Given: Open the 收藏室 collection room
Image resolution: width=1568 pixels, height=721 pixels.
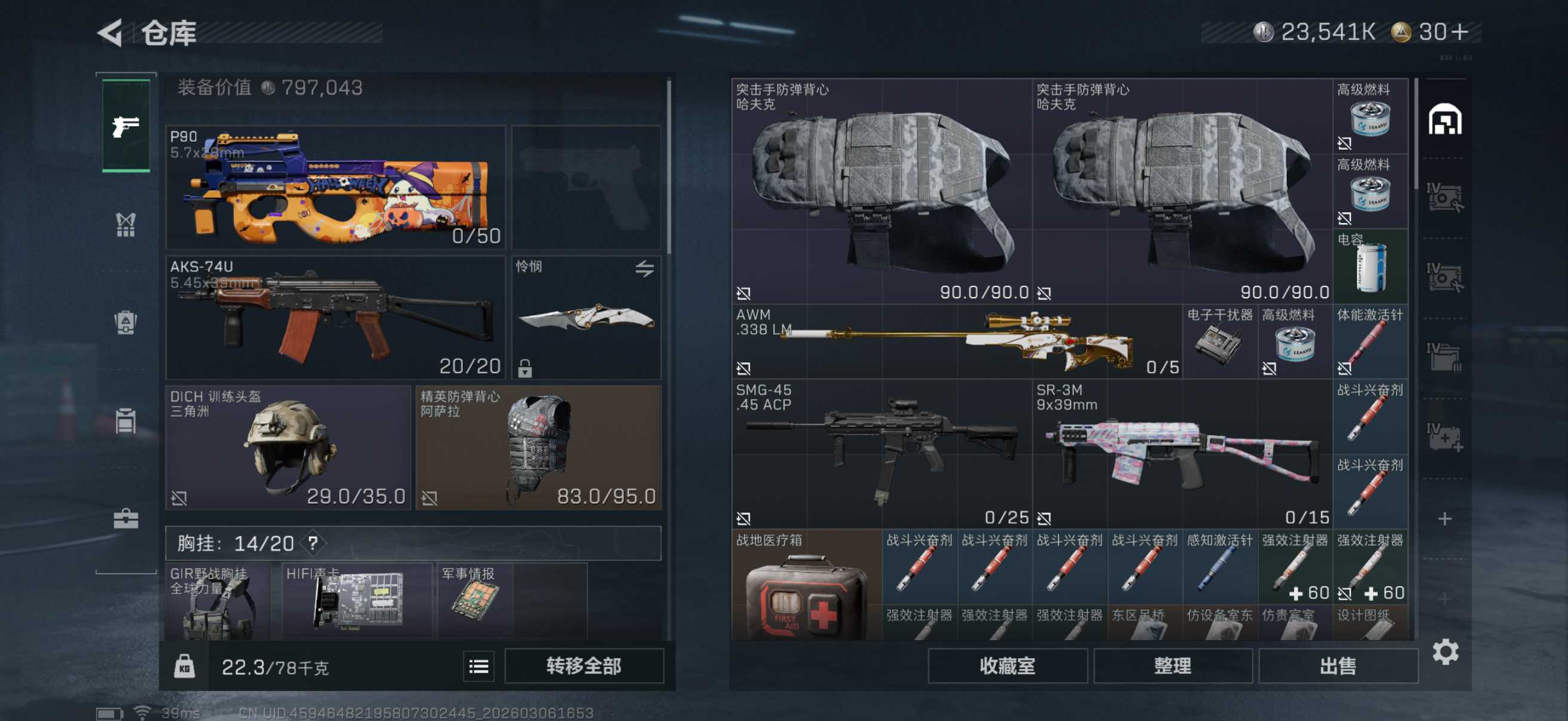Looking at the screenshot, I should (1007, 666).
